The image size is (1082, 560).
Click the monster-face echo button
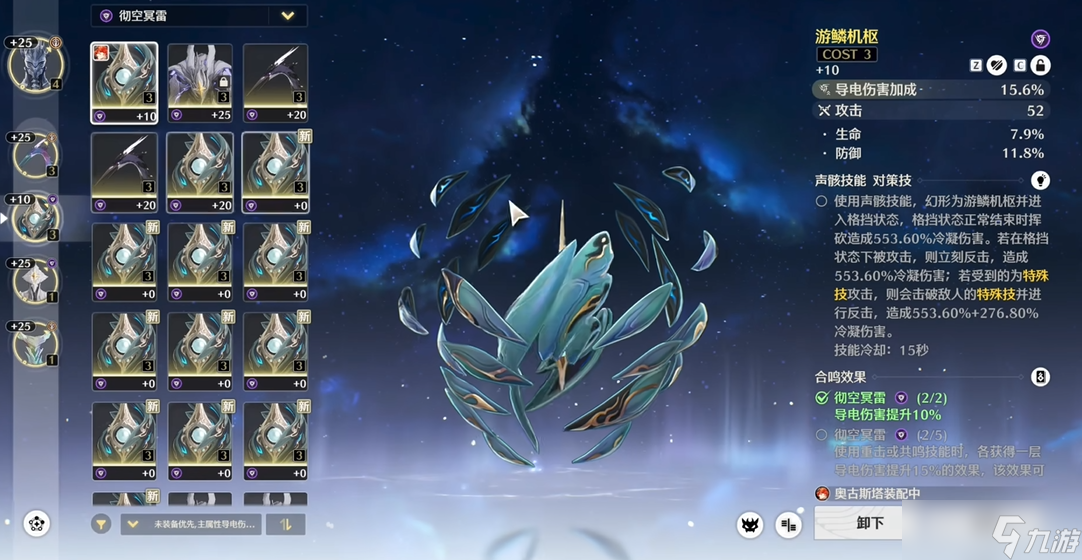click(750, 524)
